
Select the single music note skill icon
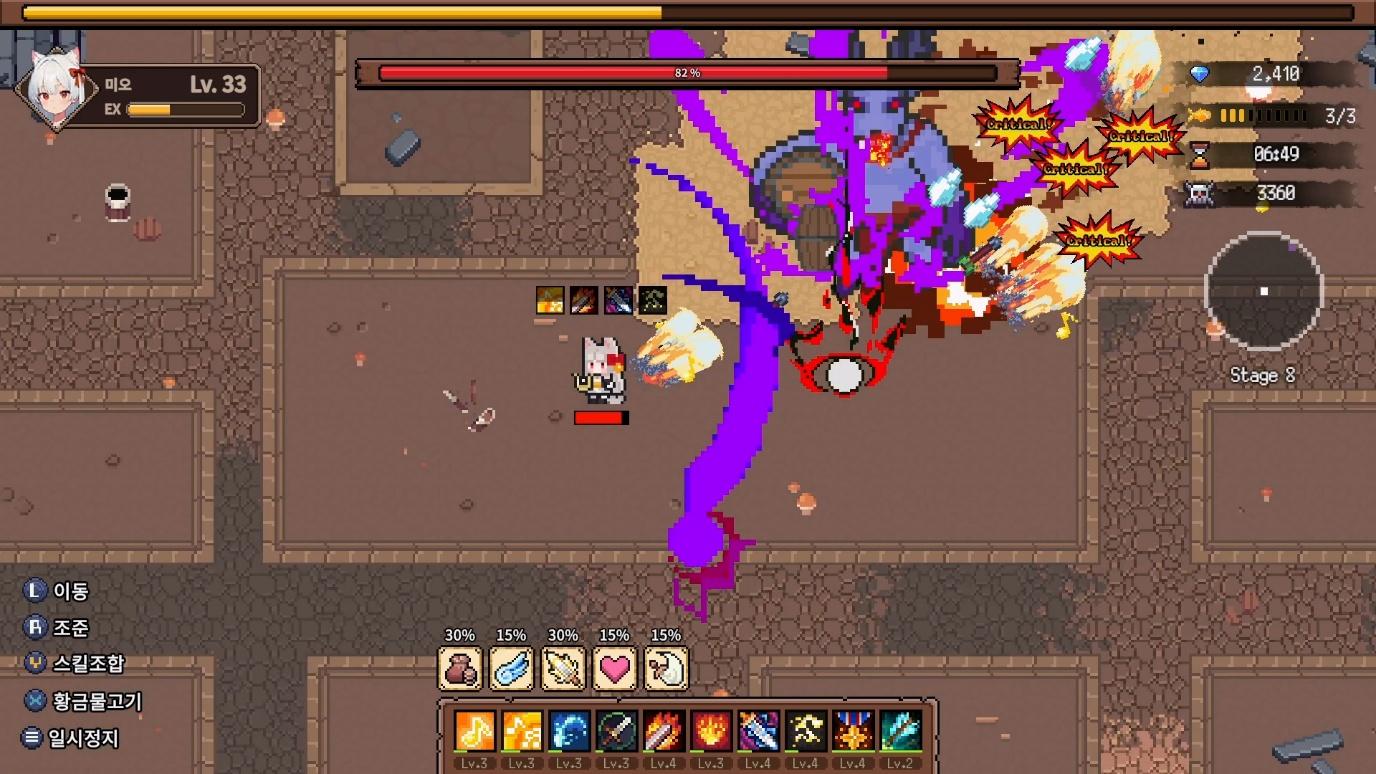tap(475, 731)
